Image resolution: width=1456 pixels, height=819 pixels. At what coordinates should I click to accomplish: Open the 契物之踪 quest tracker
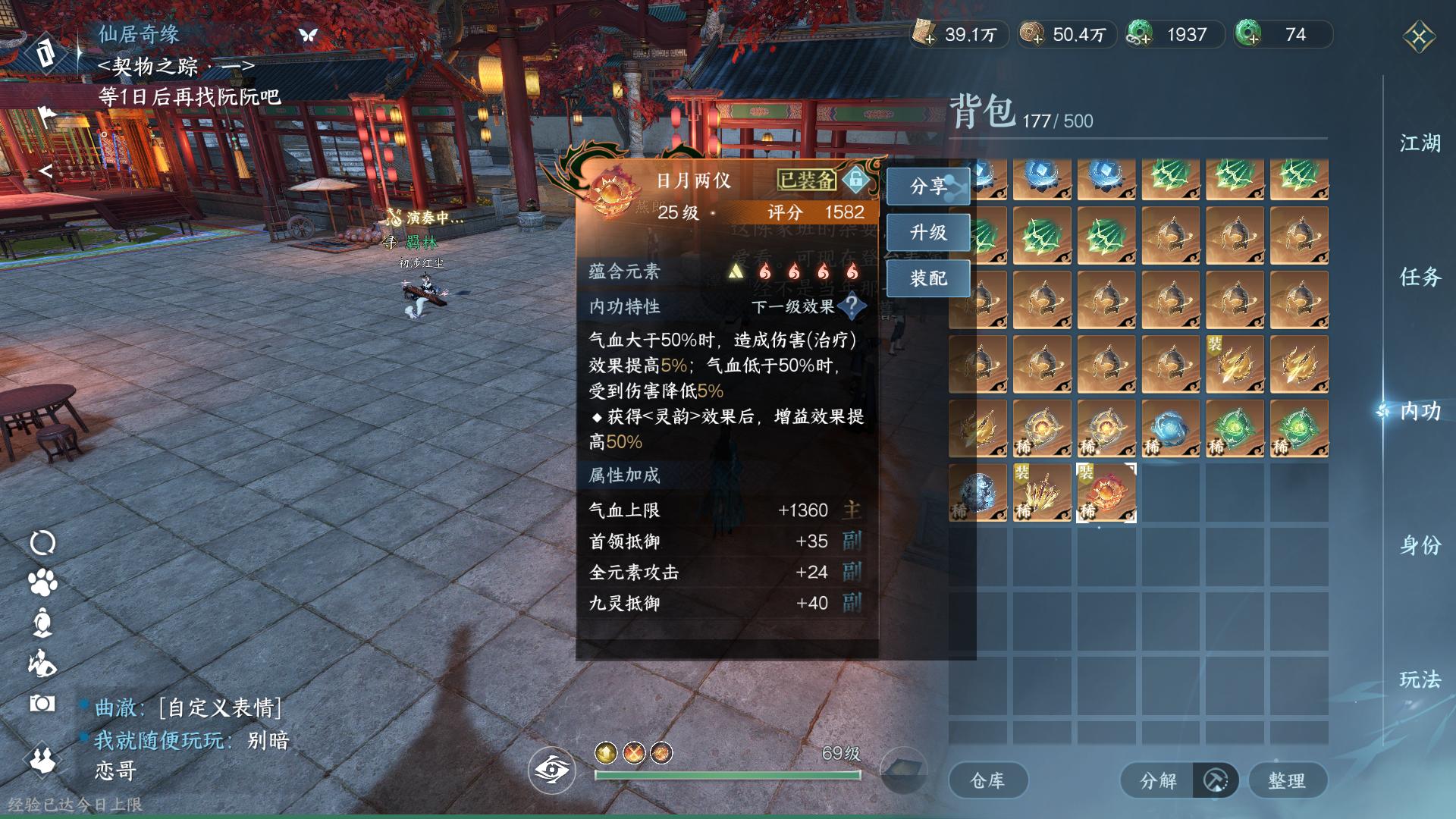[x=176, y=67]
